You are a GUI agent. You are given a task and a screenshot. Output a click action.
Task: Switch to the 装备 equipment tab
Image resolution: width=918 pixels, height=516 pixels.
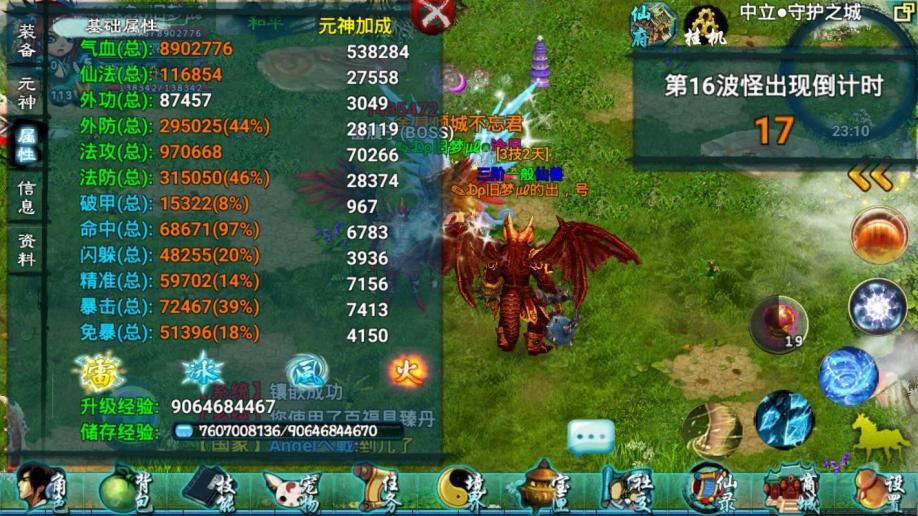tap(27, 40)
